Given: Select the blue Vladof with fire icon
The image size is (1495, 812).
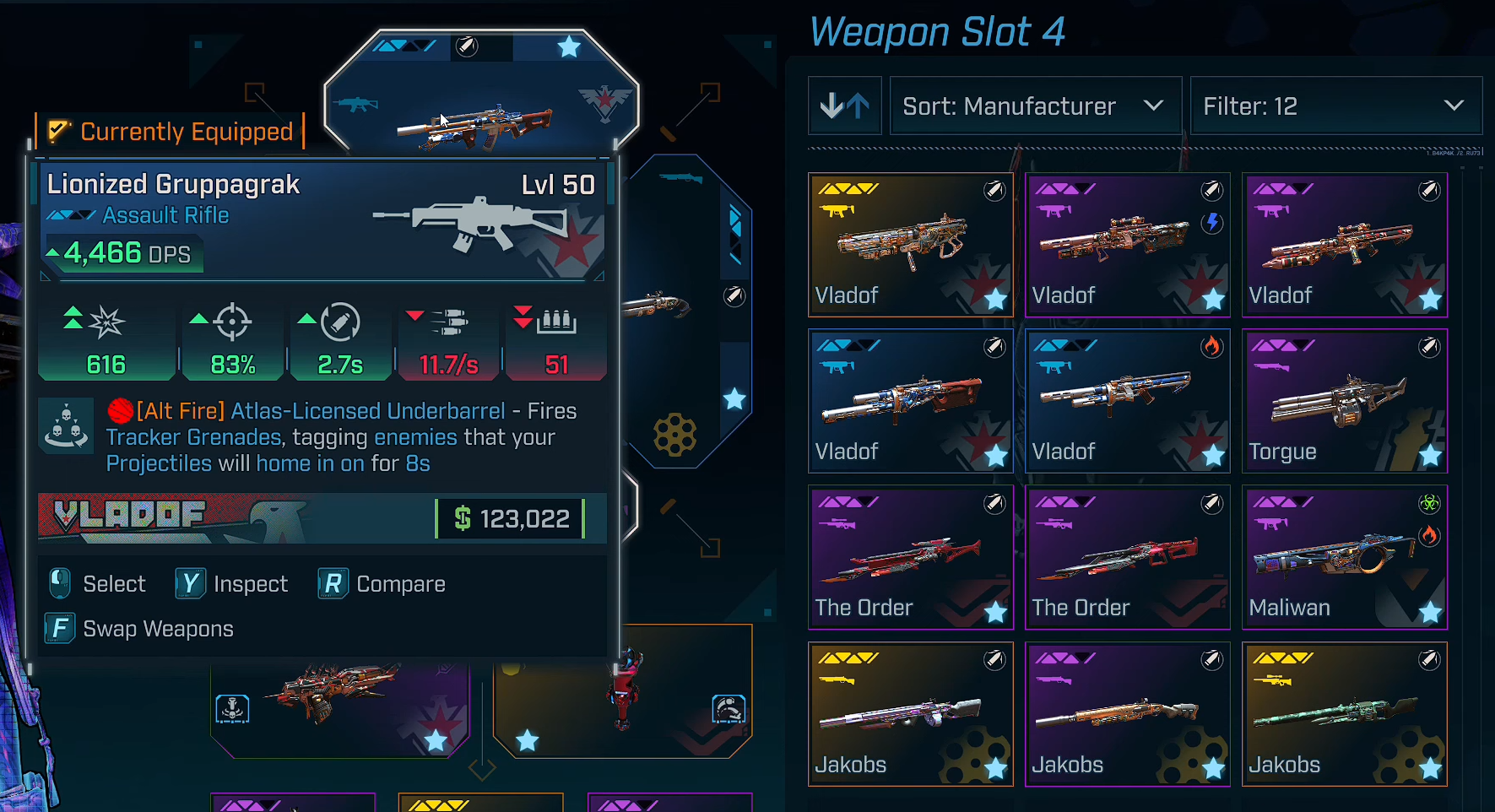Looking at the screenshot, I should (x=1127, y=401).
